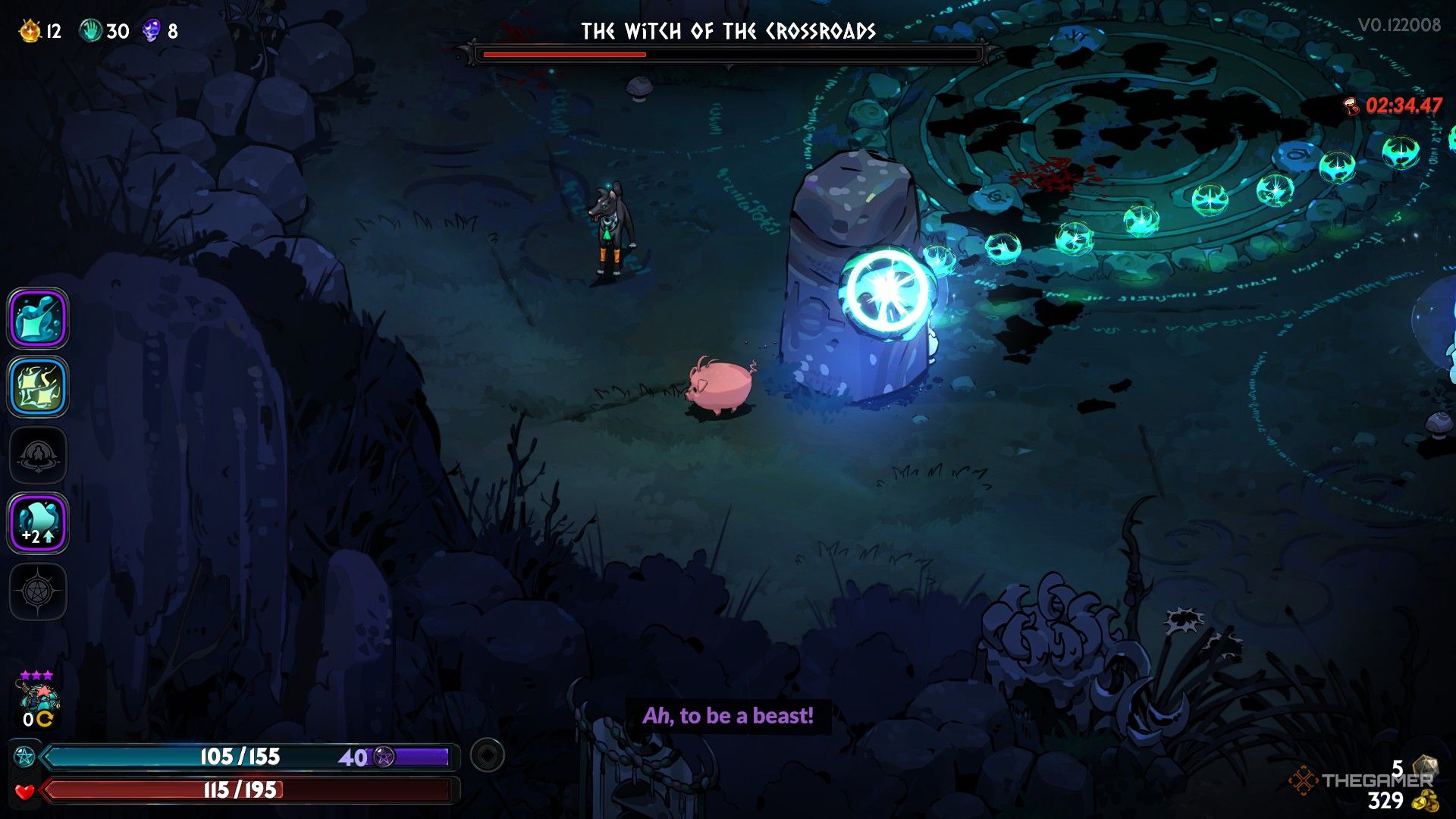Select the pentagram ability slot at bottom
Screen dimensions: 1456x819
[x=38, y=591]
